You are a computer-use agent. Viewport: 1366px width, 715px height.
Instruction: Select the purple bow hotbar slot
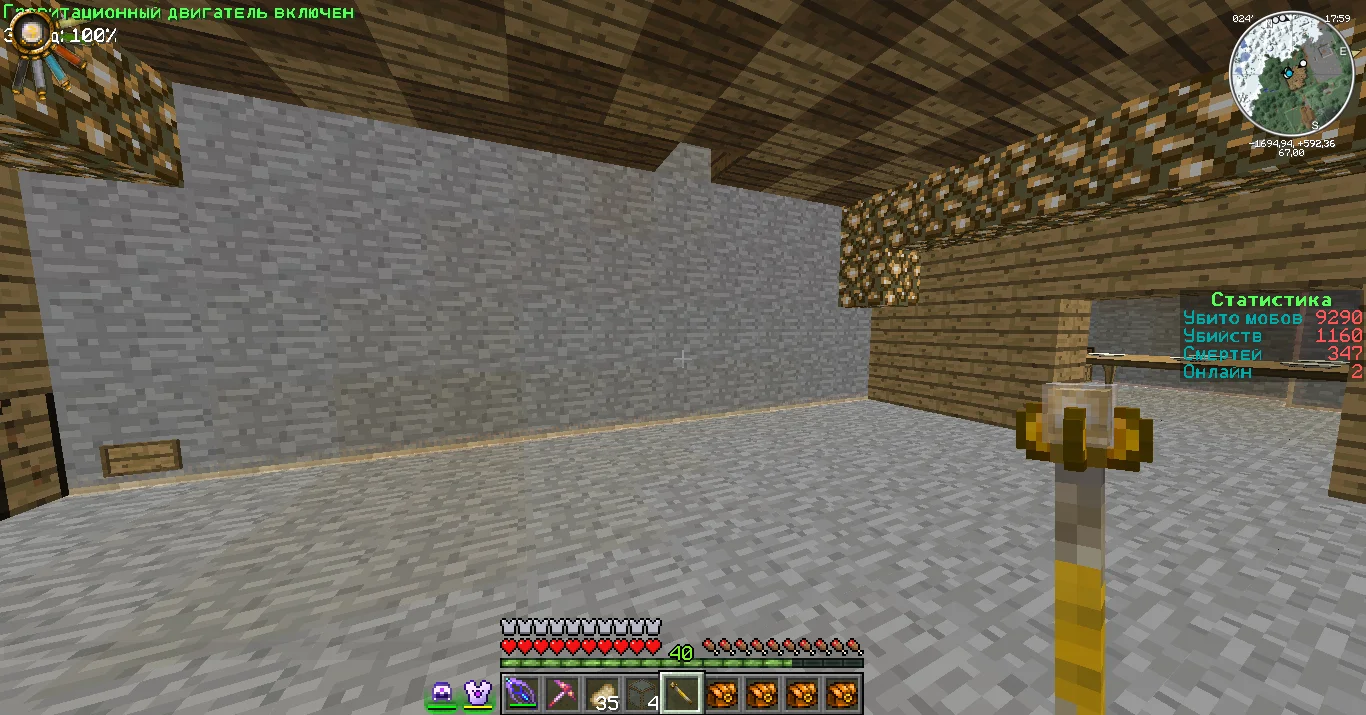521,692
